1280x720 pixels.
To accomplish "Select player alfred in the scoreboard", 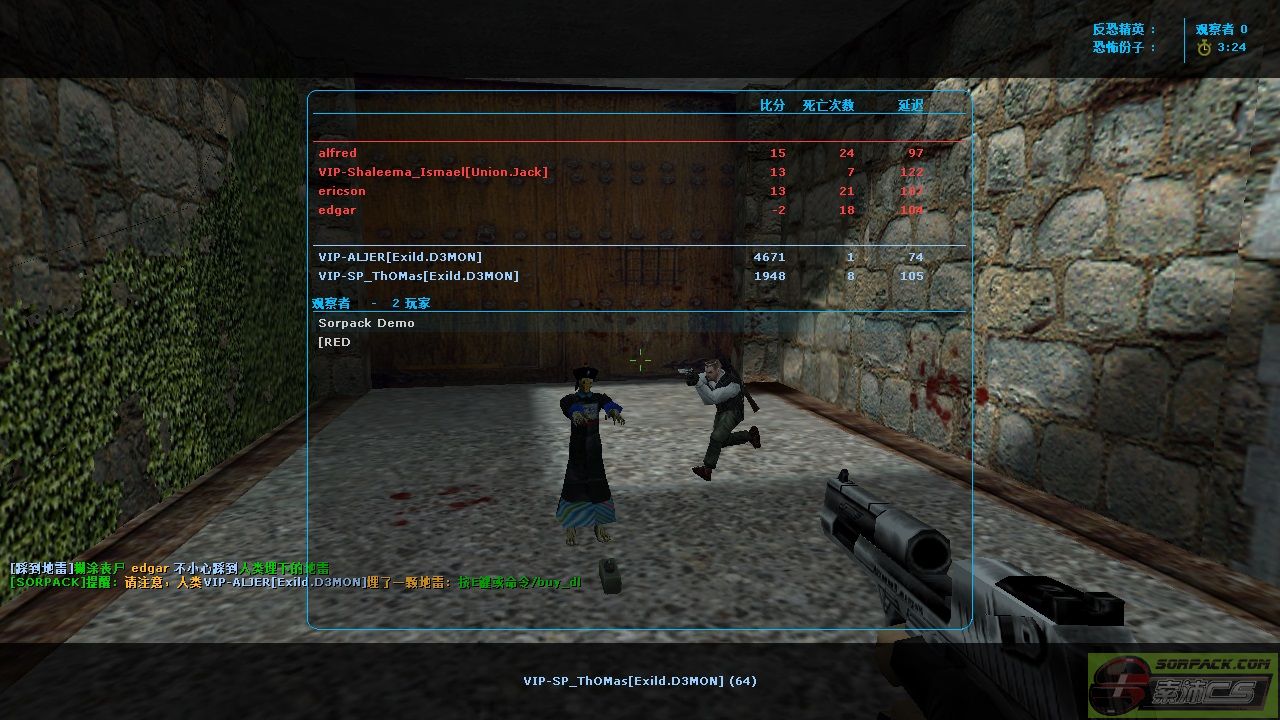I will tap(338, 153).
